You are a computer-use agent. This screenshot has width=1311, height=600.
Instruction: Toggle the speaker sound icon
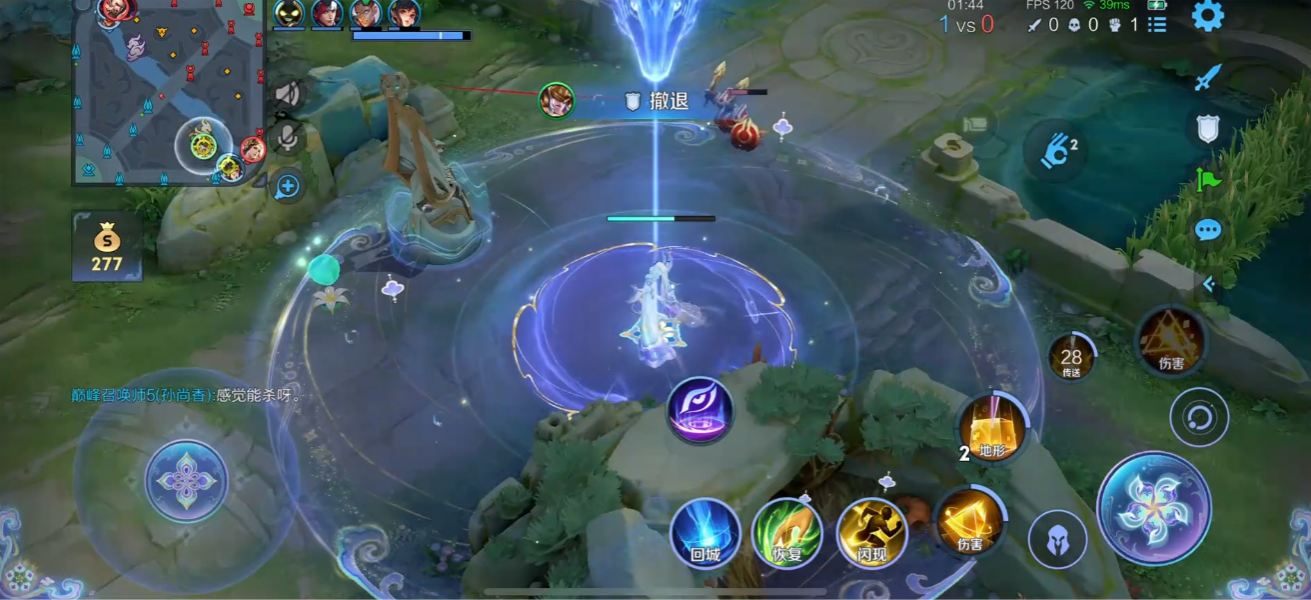(x=288, y=95)
